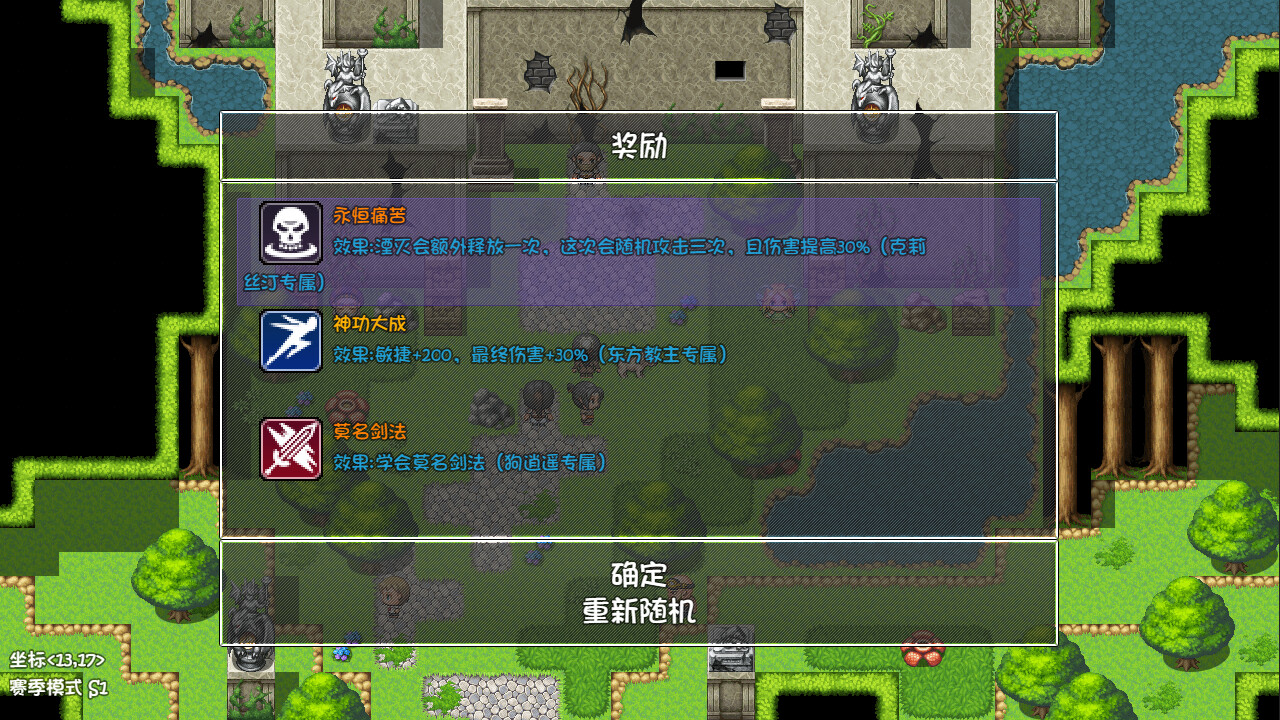Click 重新随机 to reroll rewards

[640, 608]
